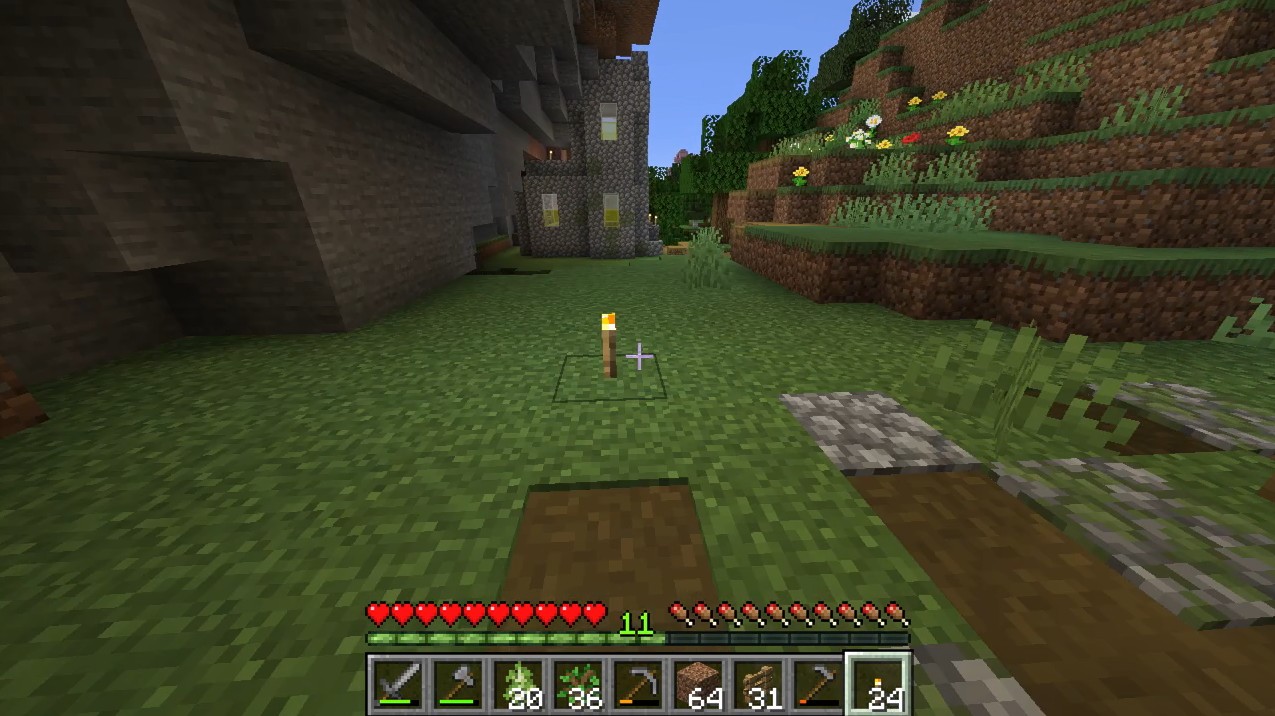Screen dimensions: 1275x716
Task: Choose the sapling stack of 36
Action: [x=579, y=685]
